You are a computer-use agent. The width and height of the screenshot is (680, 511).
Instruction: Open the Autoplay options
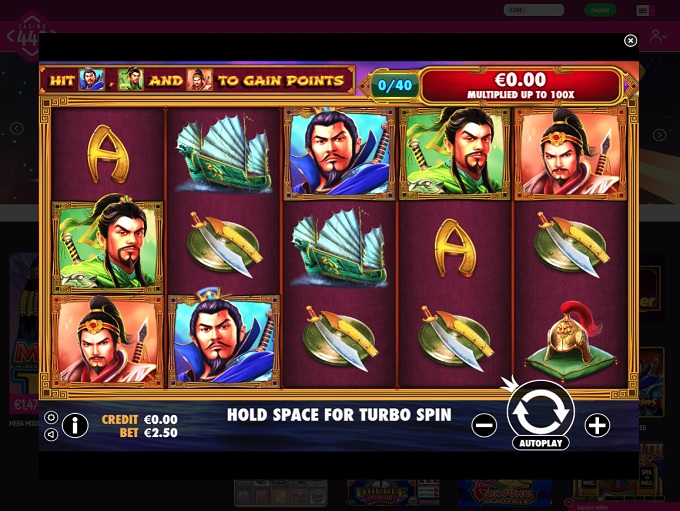coord(541,443)
